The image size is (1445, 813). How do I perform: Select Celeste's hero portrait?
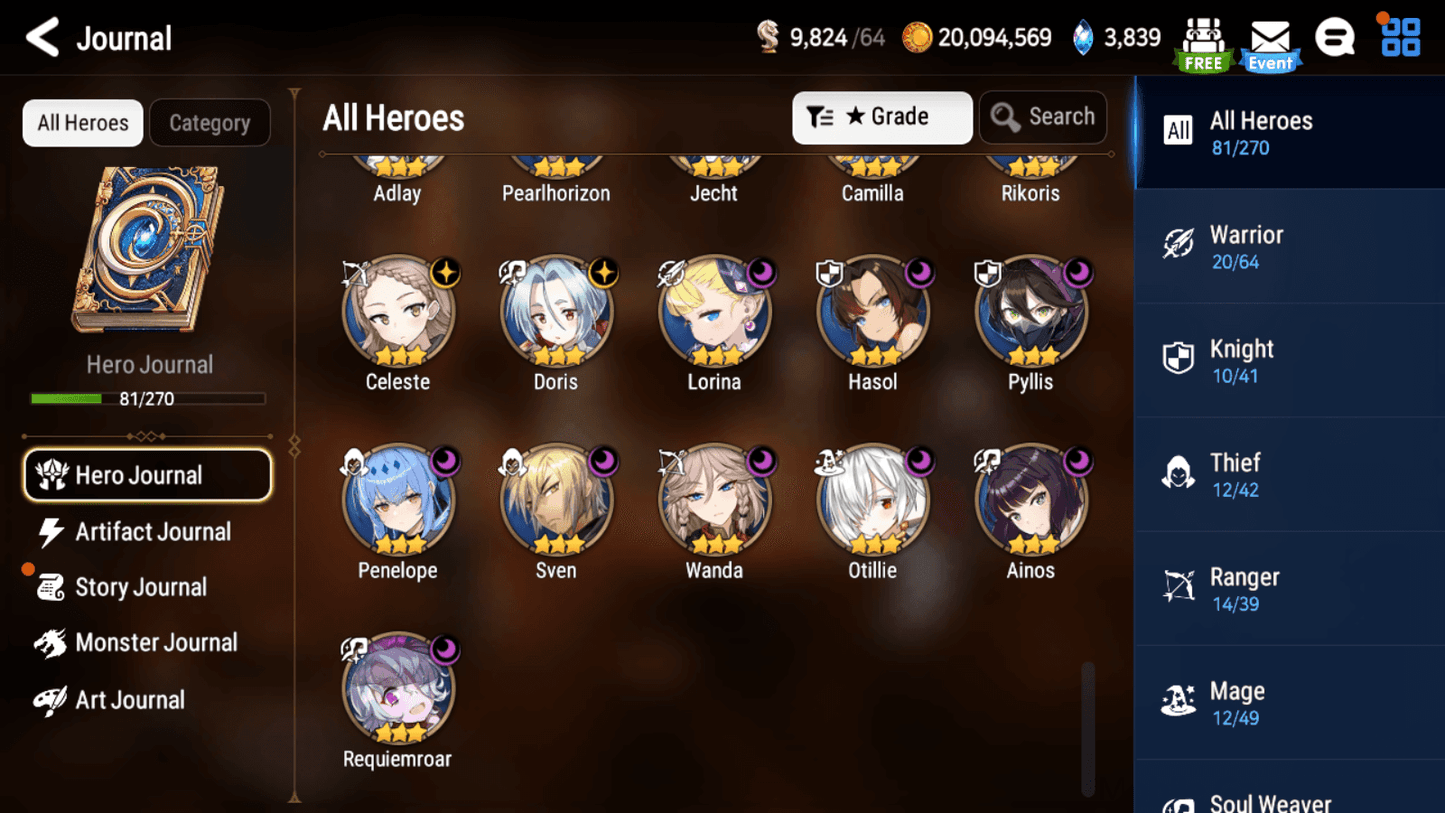pos(398,312)
